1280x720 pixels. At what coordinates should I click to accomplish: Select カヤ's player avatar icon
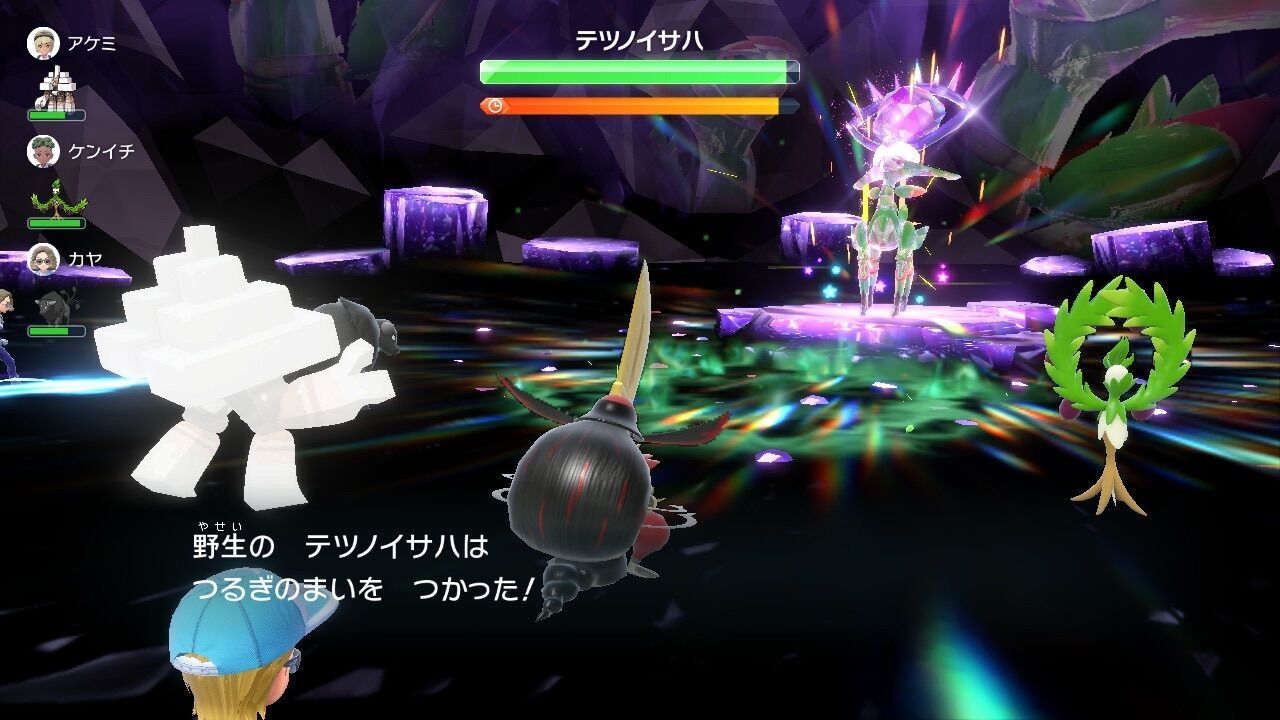click(43, 257)
